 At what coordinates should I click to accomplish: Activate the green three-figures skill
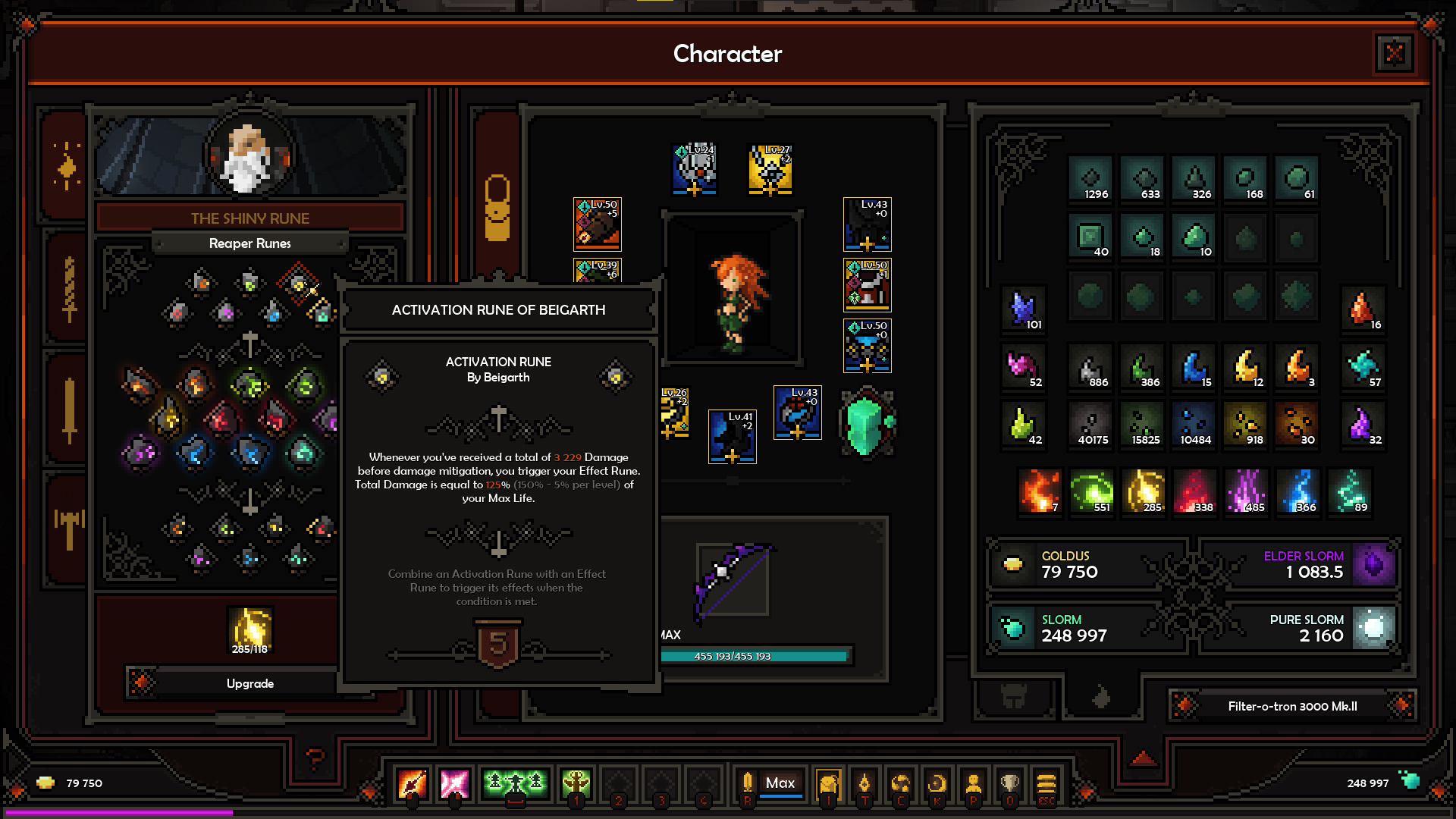click(x=515, y=783)
